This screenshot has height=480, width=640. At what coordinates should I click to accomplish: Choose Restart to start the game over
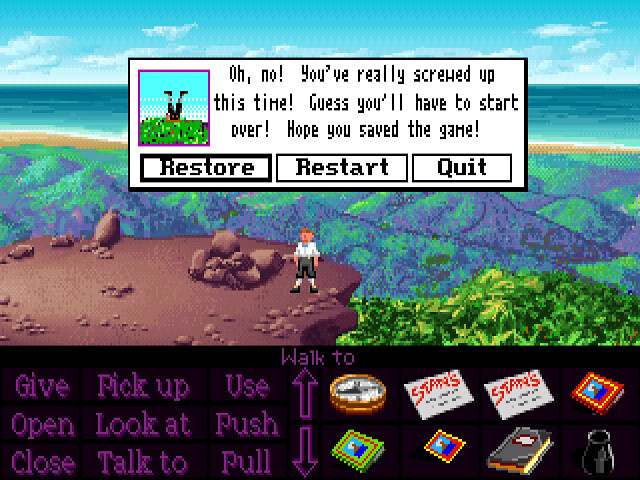point(342,167)
